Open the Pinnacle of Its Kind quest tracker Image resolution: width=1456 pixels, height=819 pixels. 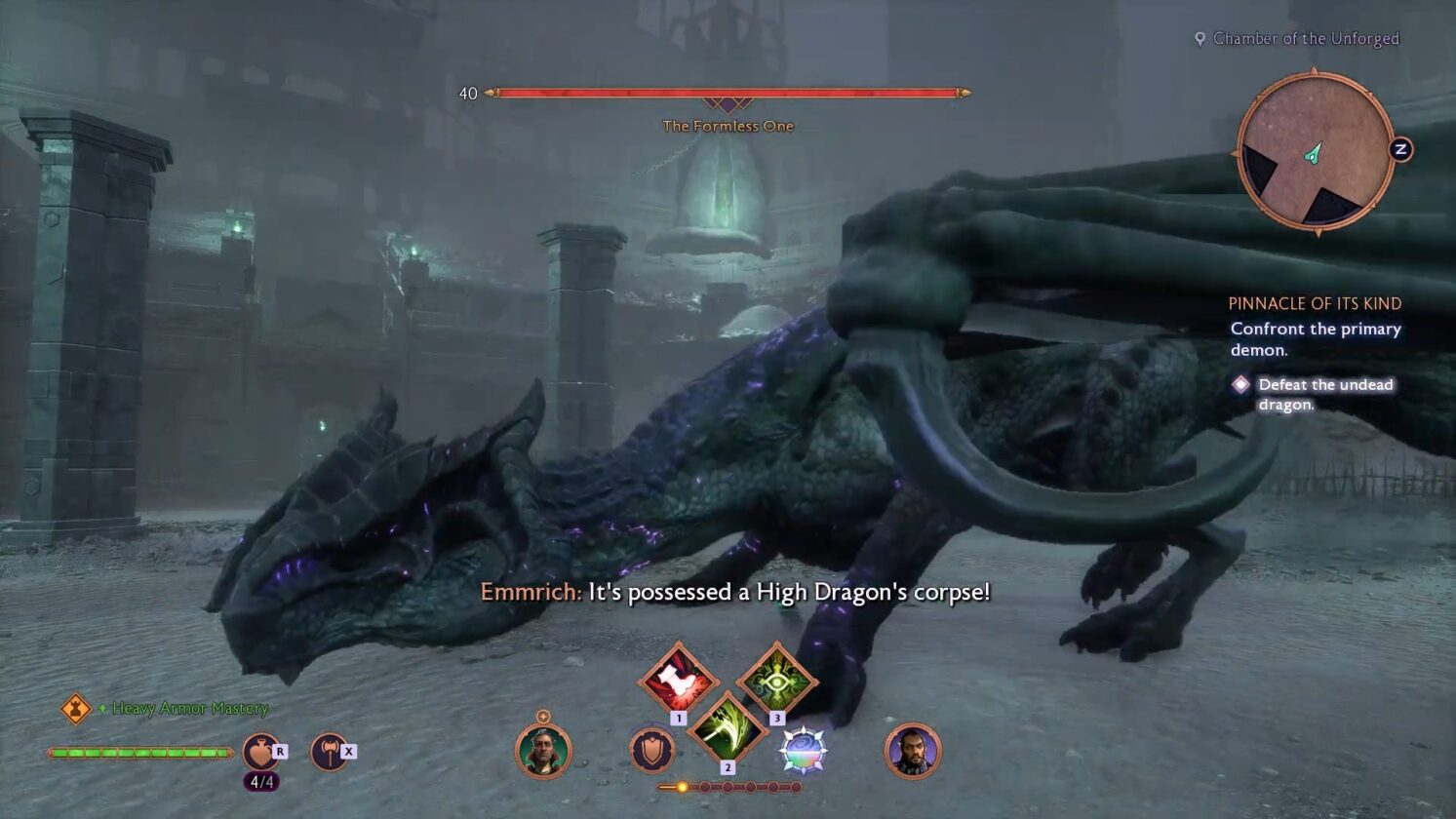tap(1315, 303)
